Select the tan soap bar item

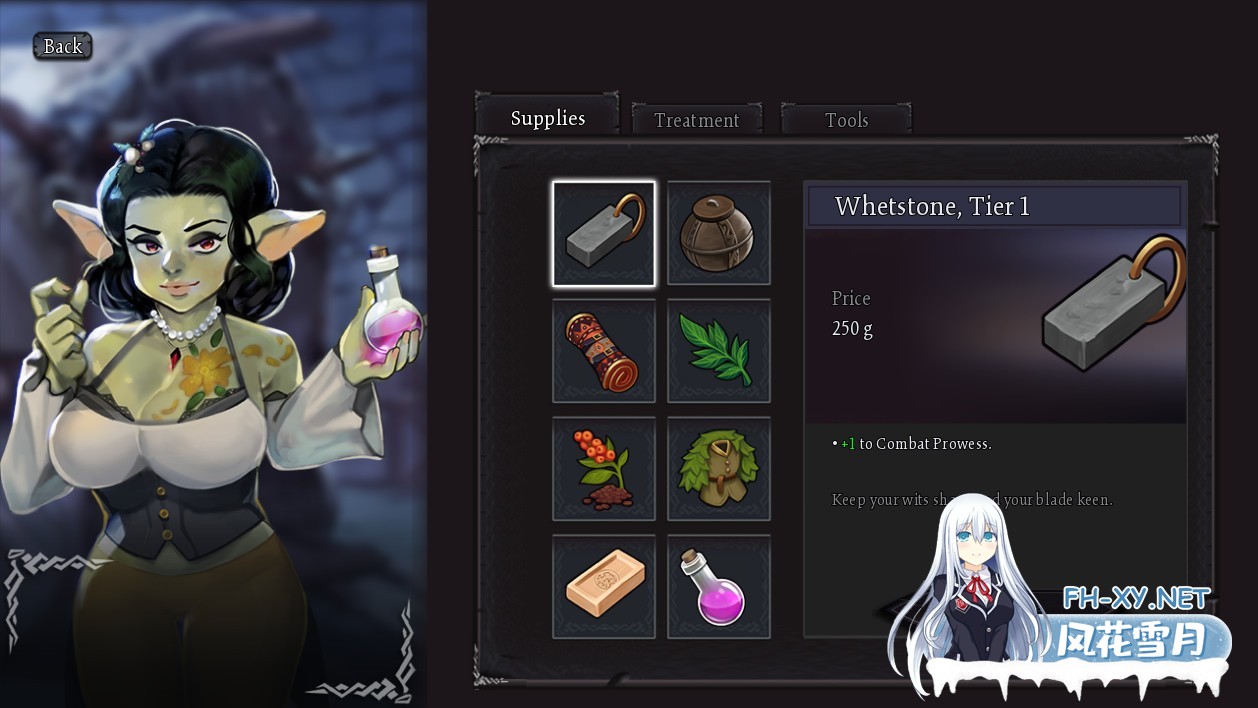[x=604, y=586]
